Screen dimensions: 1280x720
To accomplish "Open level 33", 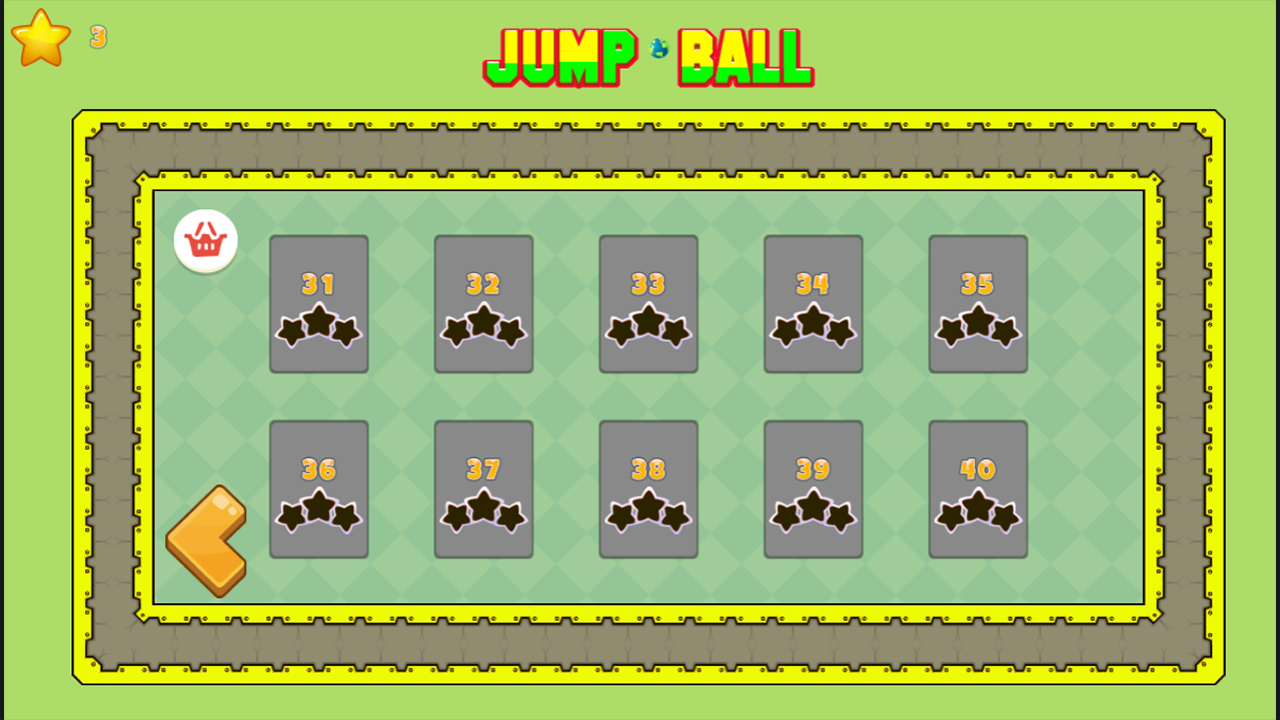I will point(648,303).
